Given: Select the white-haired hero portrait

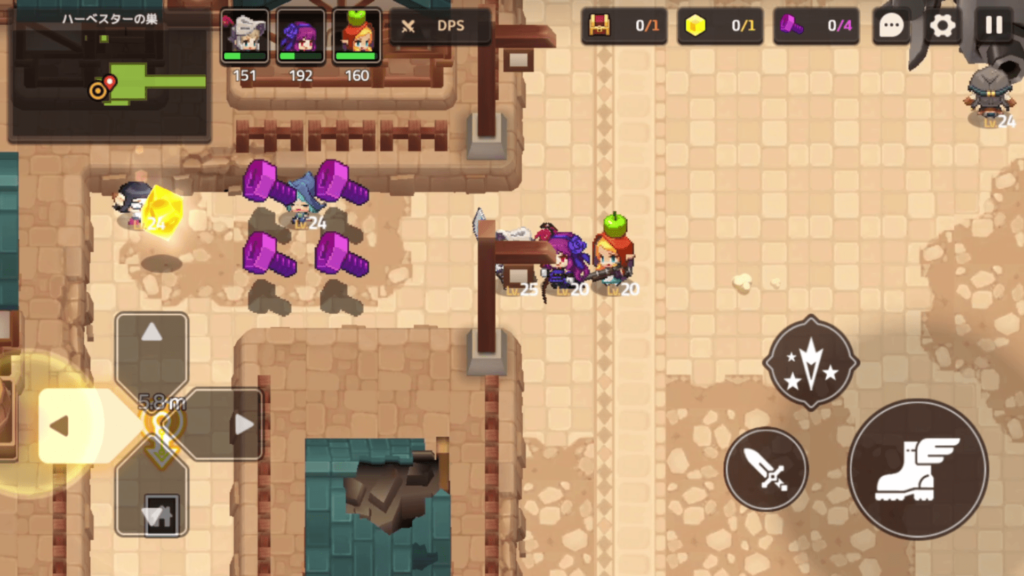Looking at the screenshot, I should click(244, 37).
